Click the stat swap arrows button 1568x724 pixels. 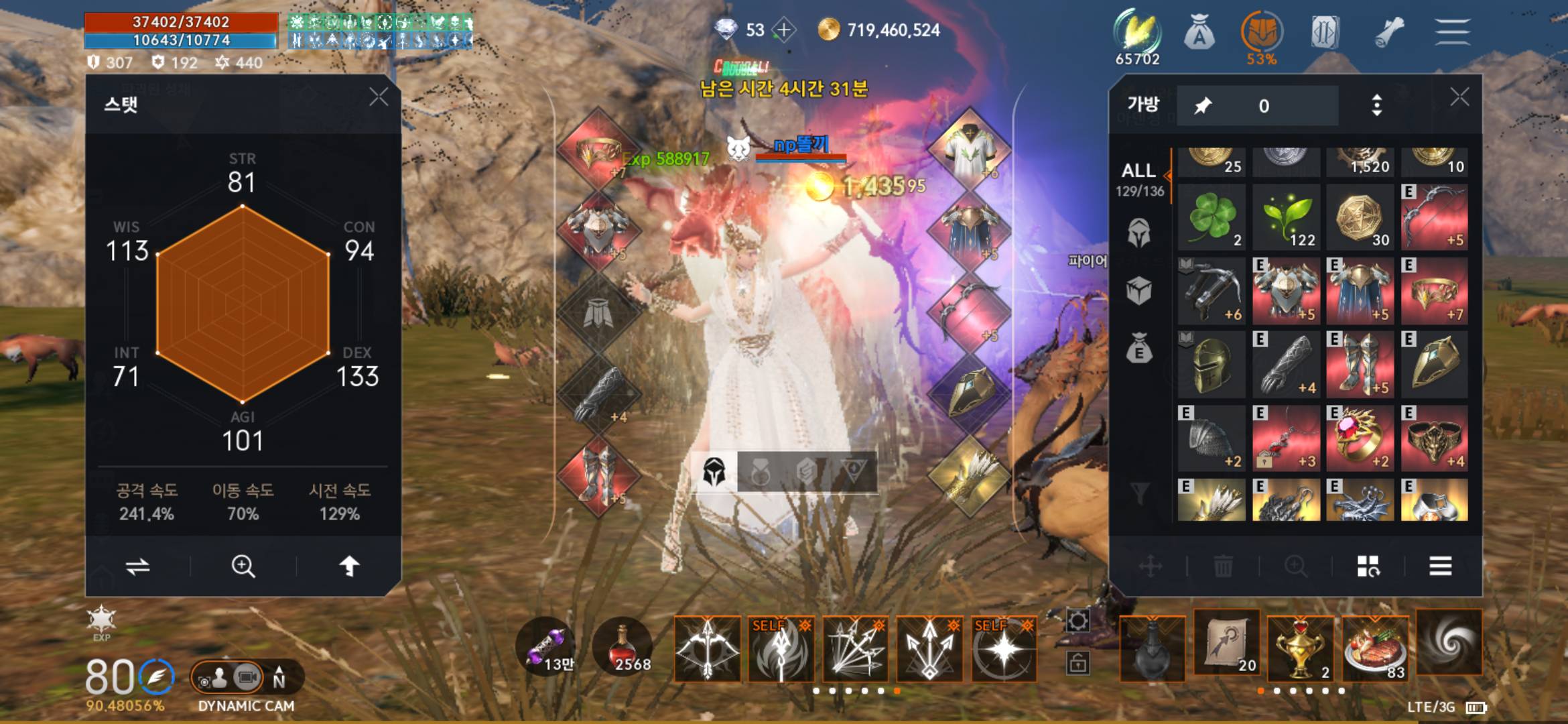point(138,566)
